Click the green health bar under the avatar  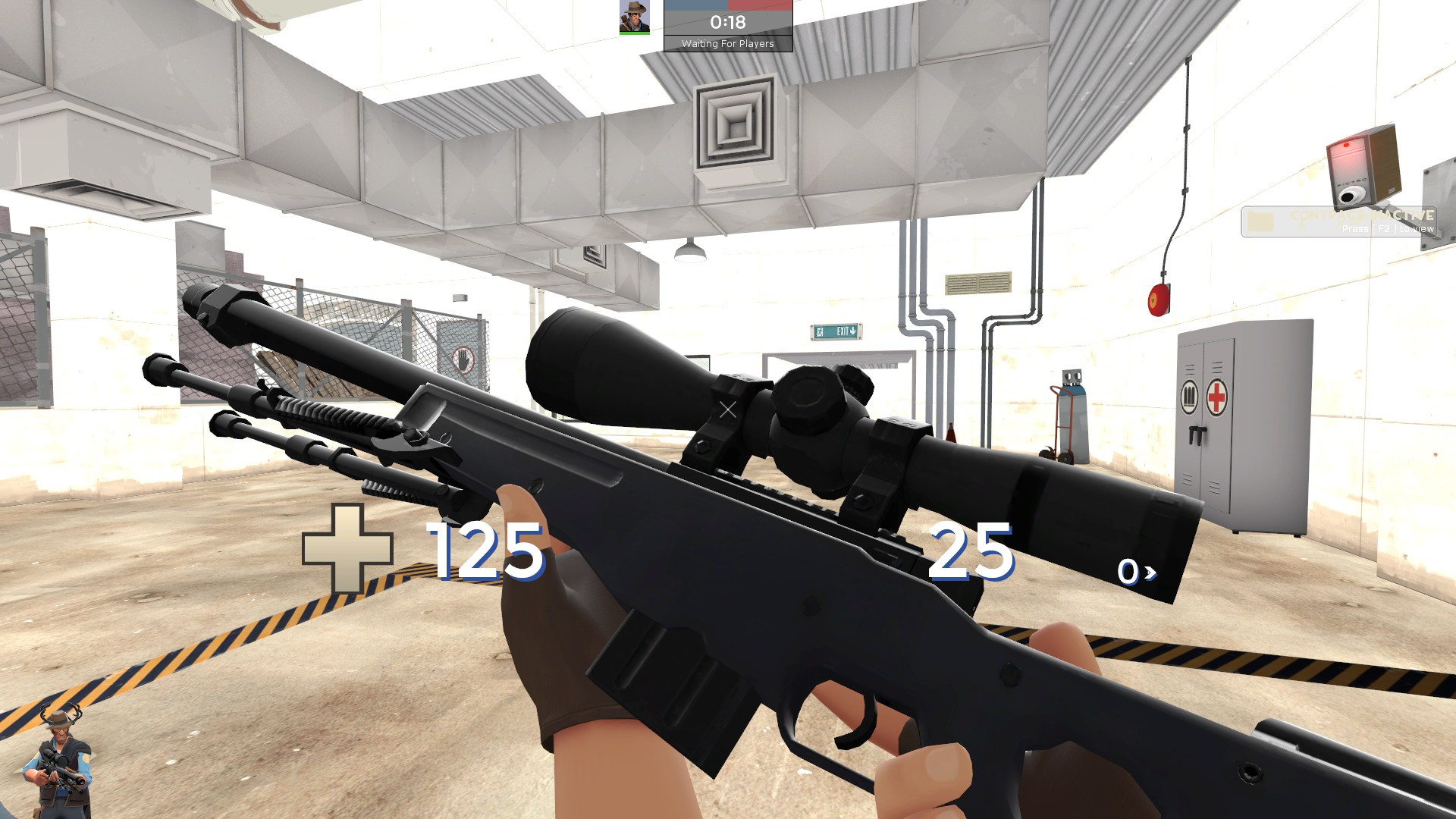(633, 32)
